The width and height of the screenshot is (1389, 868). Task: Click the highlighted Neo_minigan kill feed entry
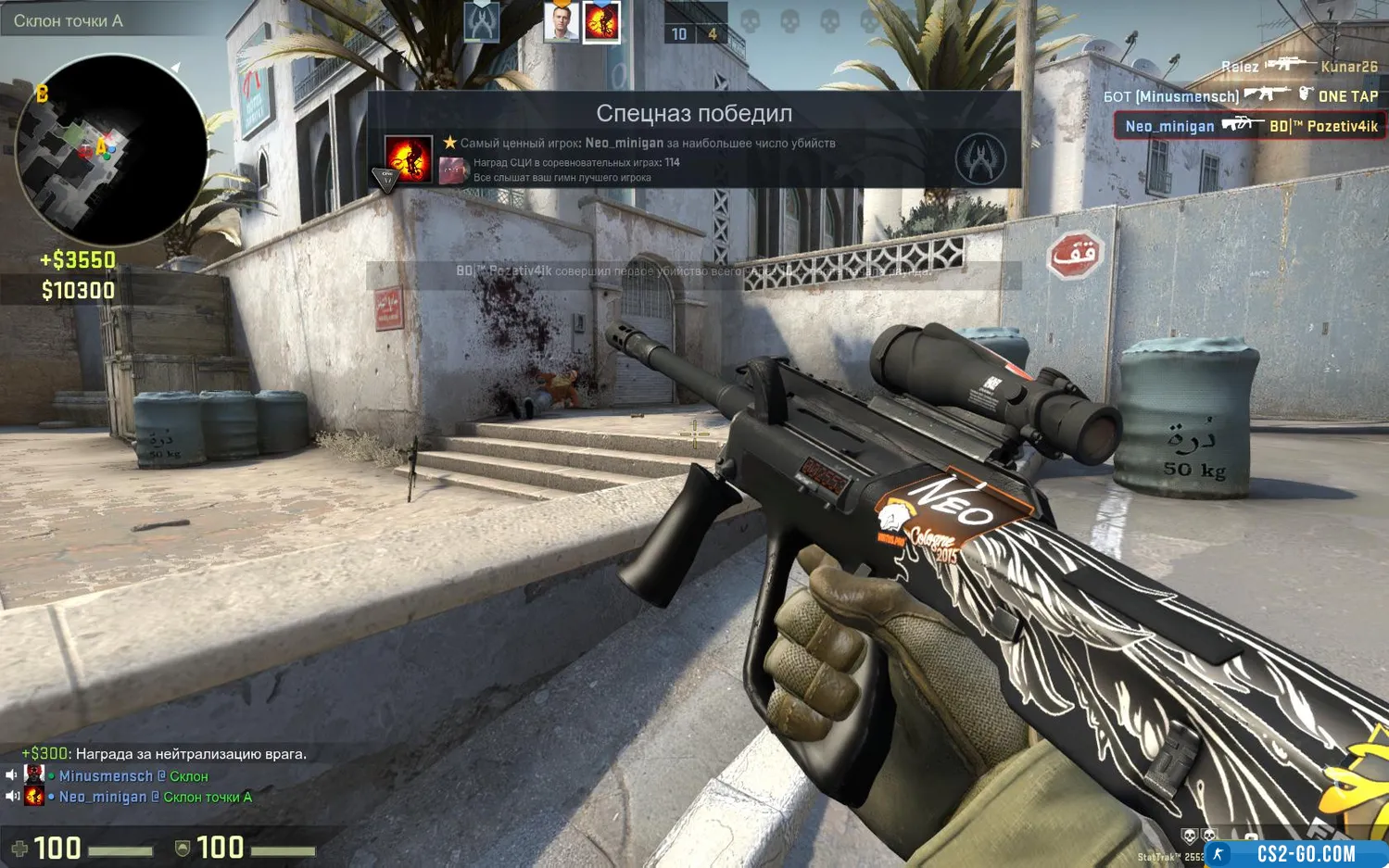coord(1249,126)
